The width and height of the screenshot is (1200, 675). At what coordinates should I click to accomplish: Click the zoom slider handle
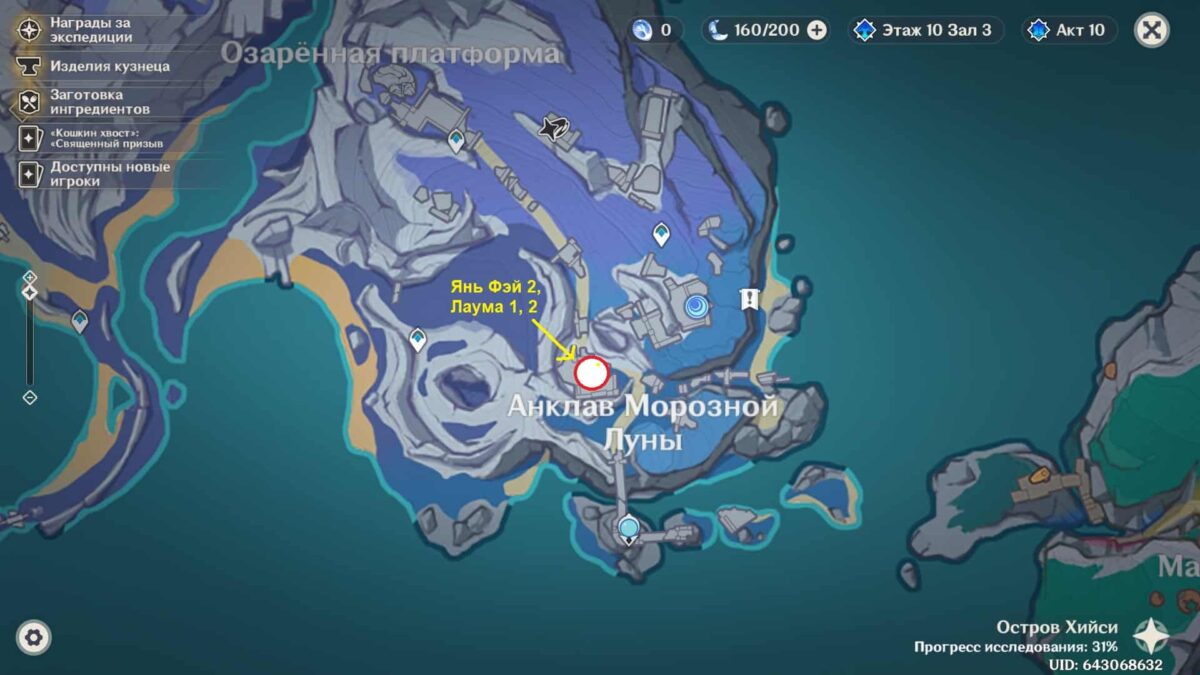click(x=30, y=292)
